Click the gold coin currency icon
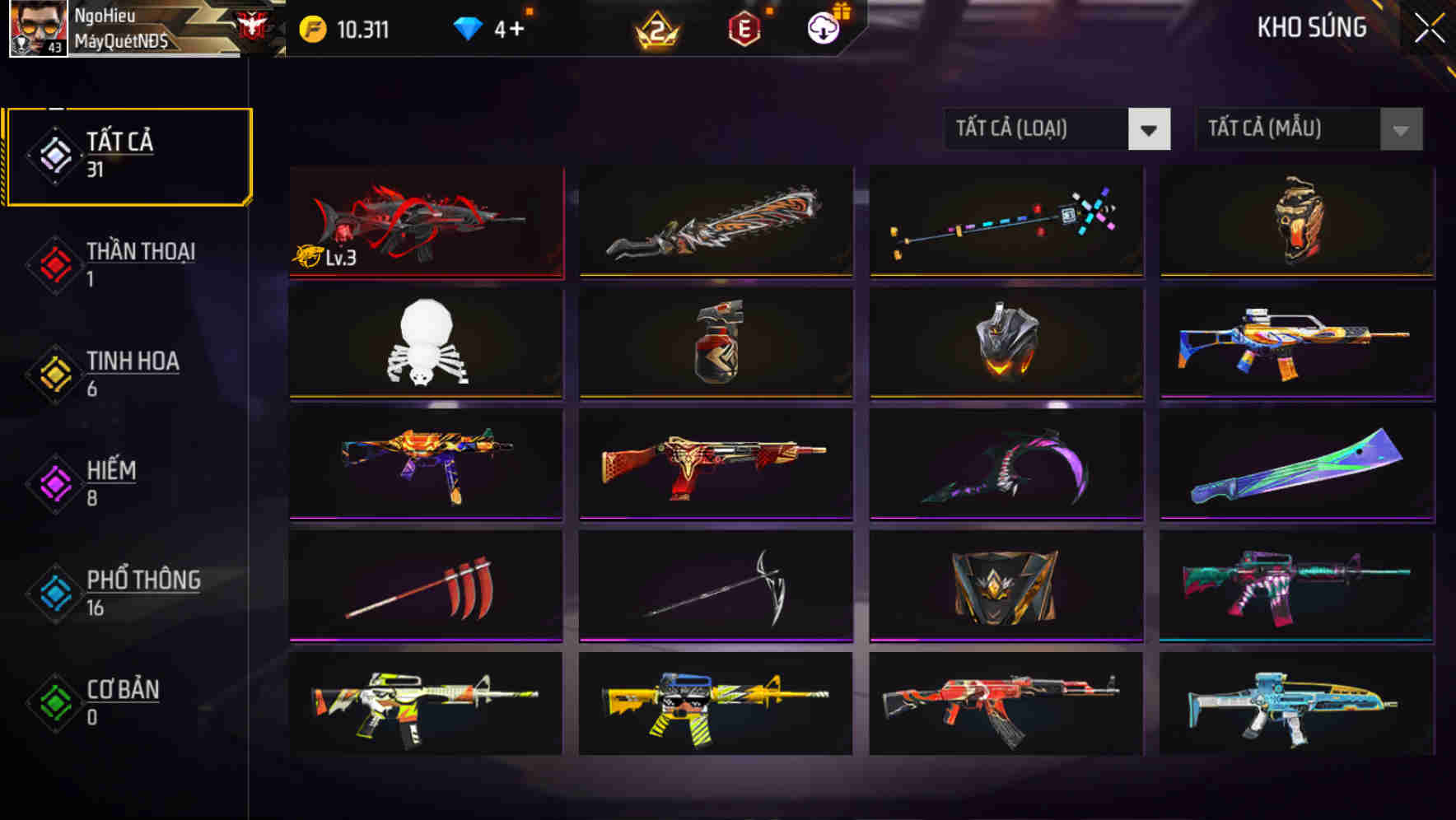This screenshot has height=820, width=1456. pos(311,26)
